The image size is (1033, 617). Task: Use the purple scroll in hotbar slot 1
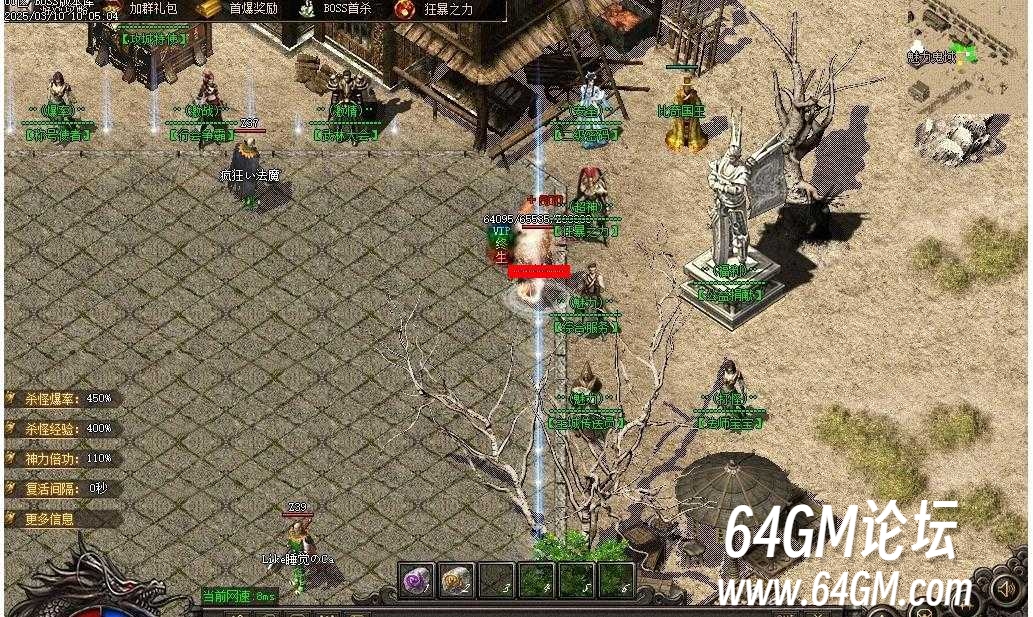click(415, 580)
